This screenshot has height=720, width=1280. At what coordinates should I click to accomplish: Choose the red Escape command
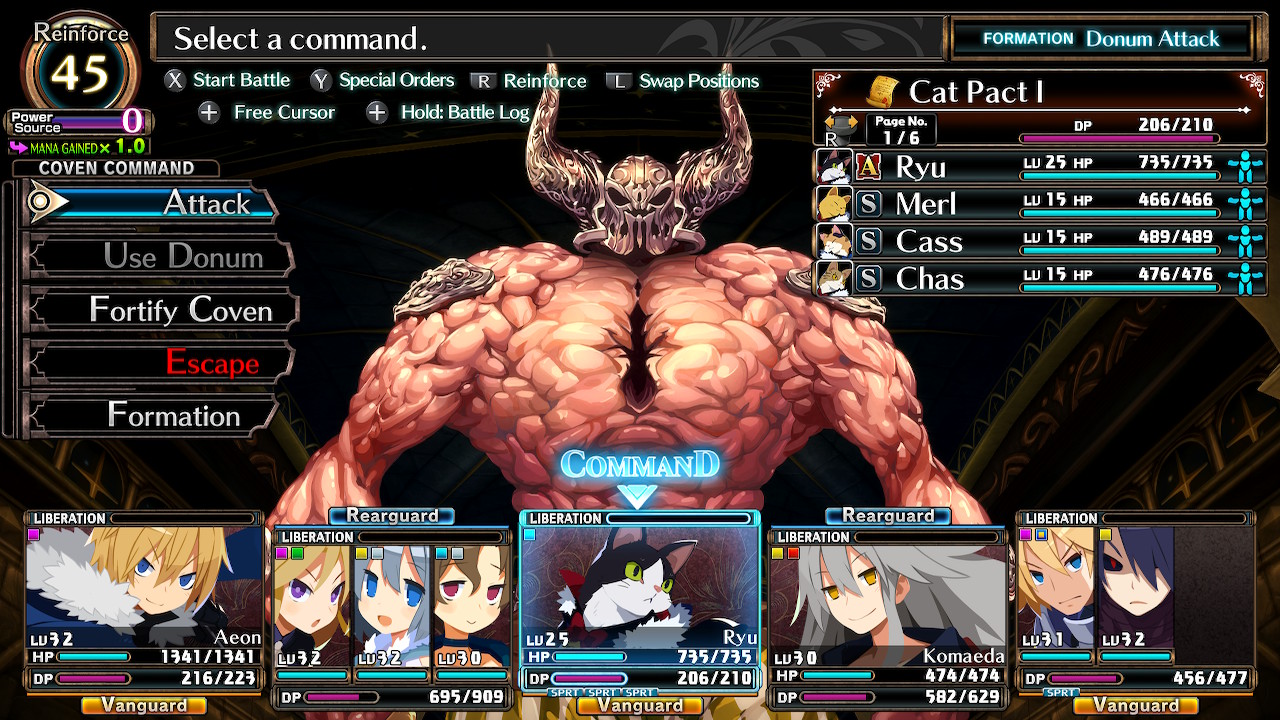tap(160, 363)
